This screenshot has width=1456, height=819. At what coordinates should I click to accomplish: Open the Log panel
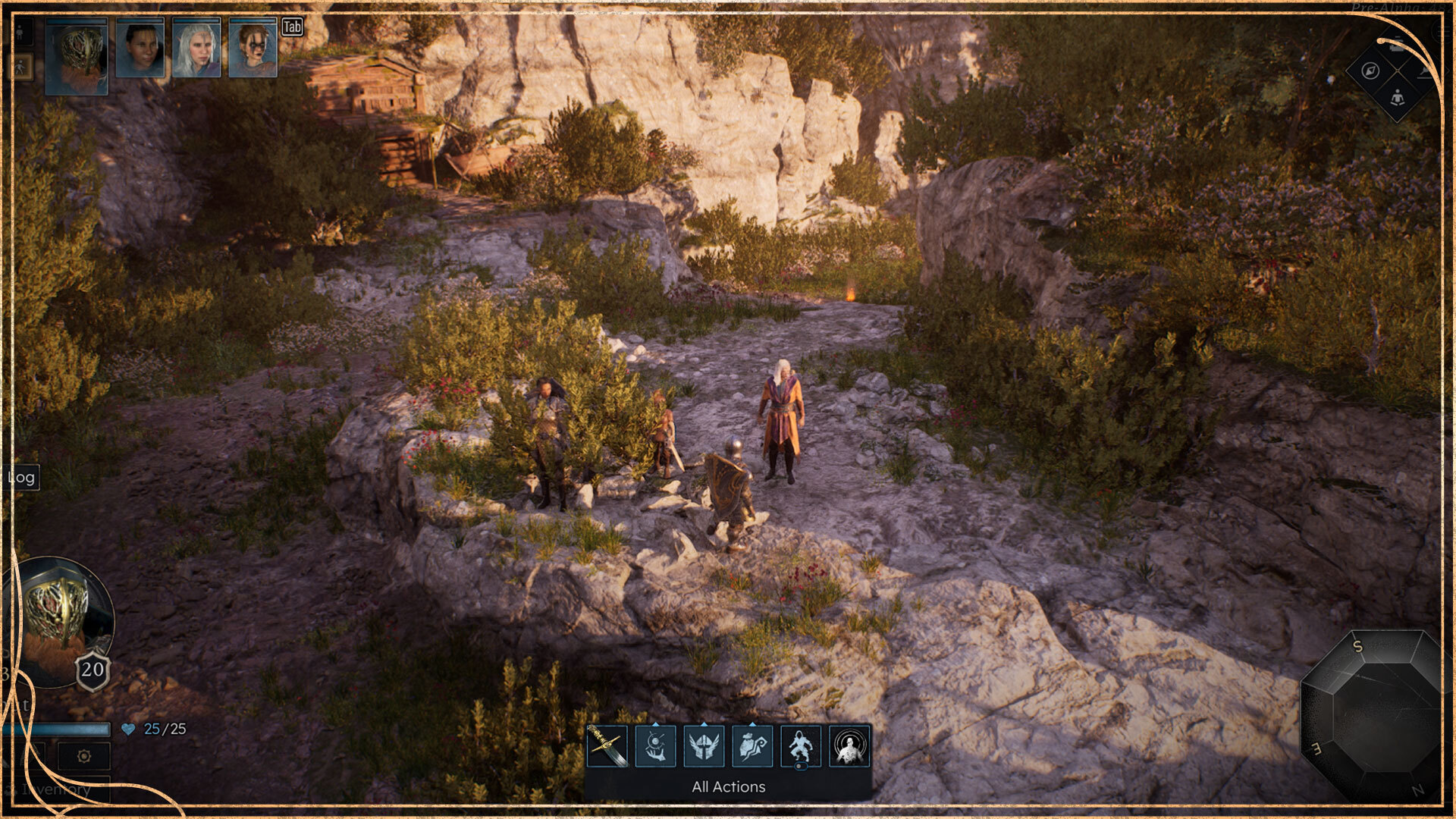(x=21, y=477)
